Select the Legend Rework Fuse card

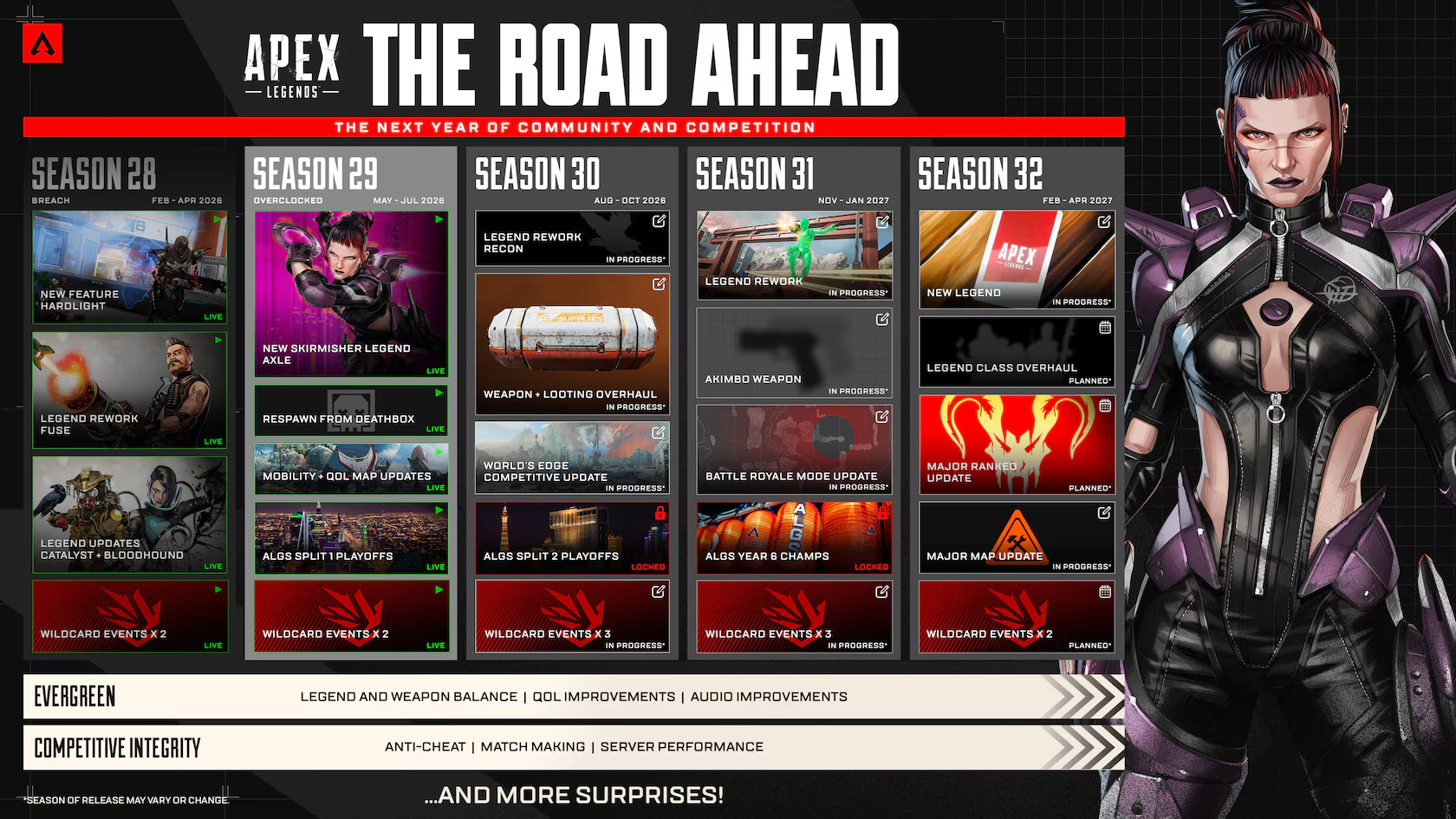click(x=129, y=390)
